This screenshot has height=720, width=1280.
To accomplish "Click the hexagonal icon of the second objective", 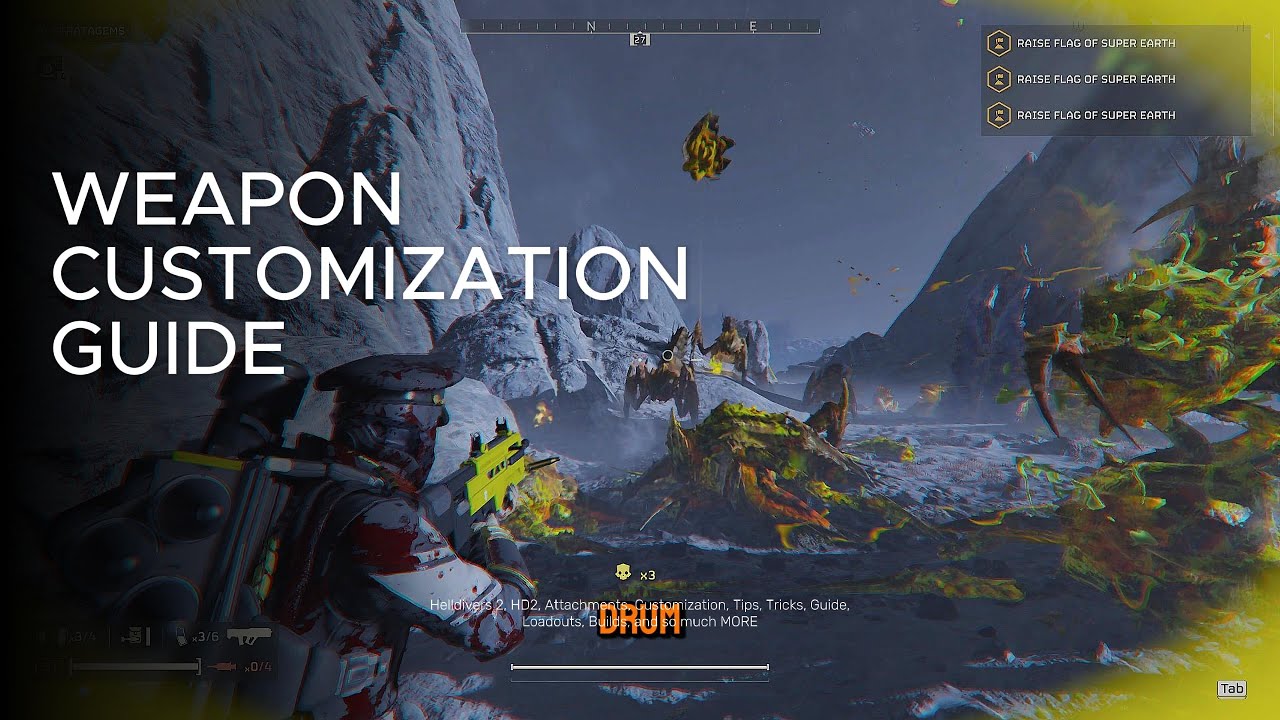I will [1000, 79].
